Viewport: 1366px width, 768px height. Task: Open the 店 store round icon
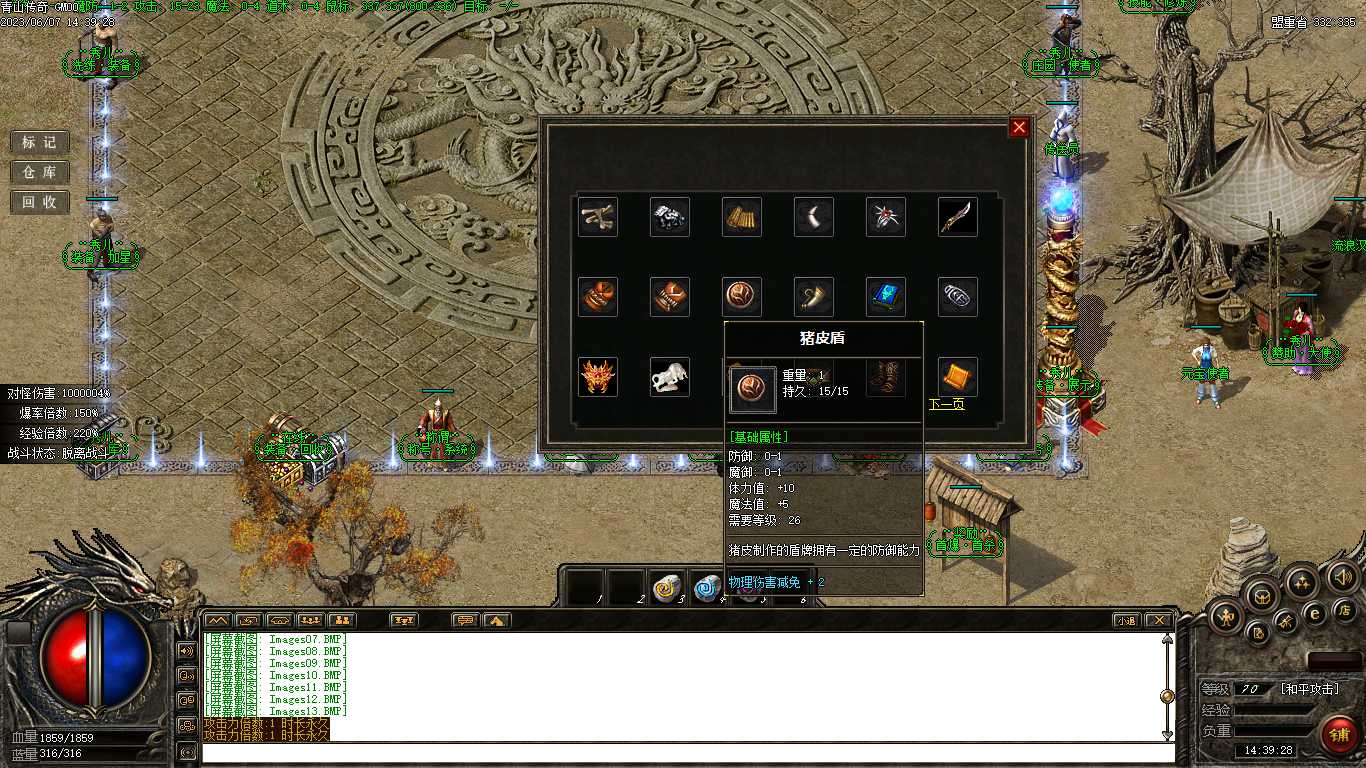(1344, 609)
